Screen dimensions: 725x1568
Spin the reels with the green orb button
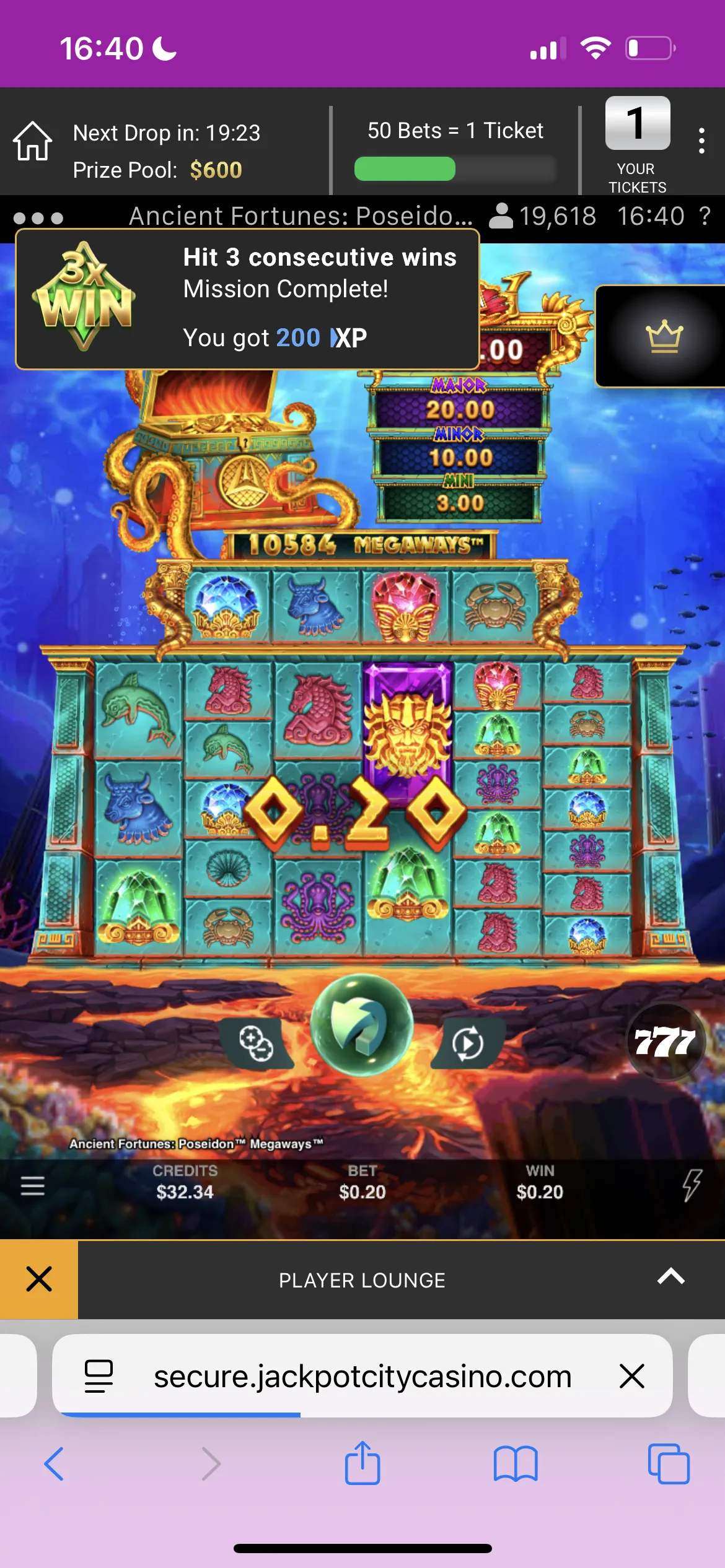(x=361, y=1024)
